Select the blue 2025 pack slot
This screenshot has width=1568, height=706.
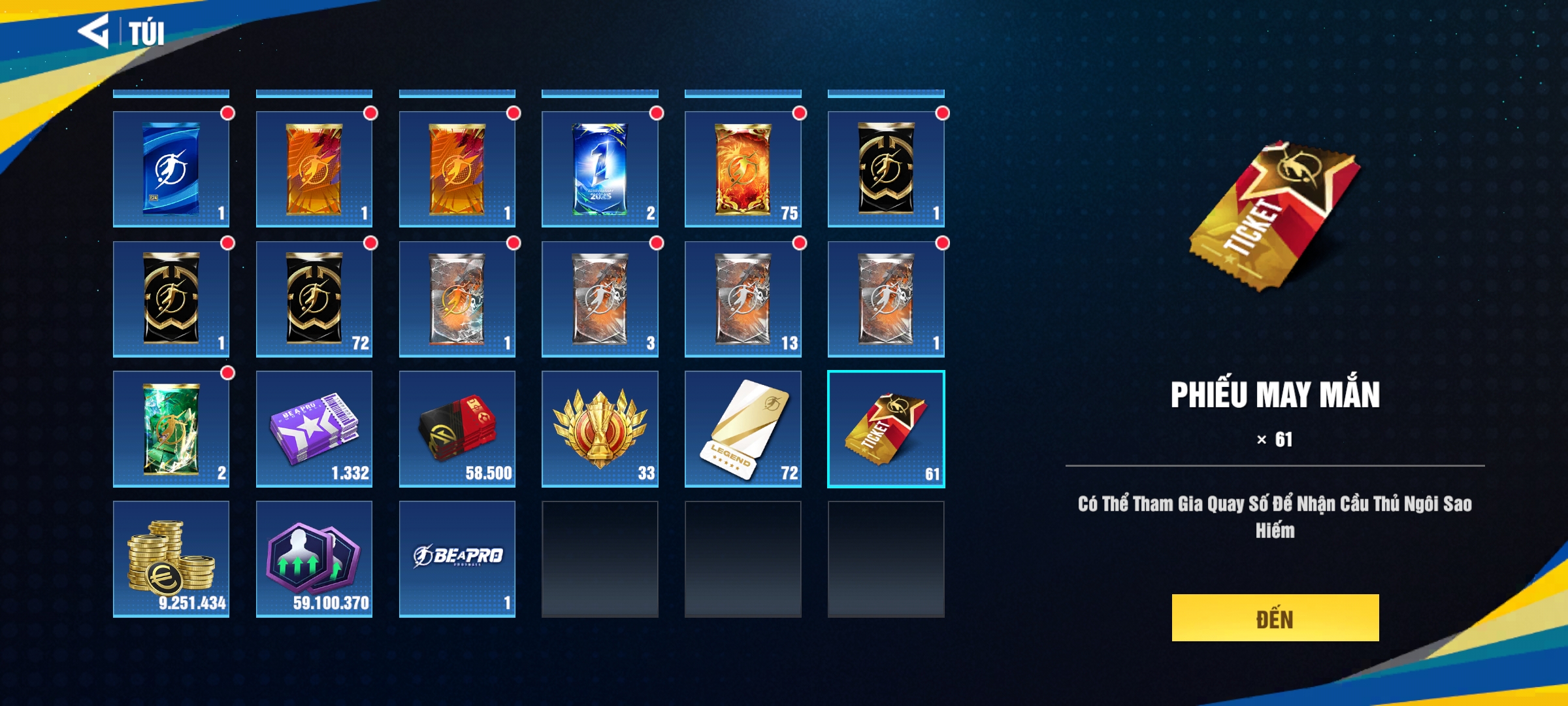(x=600, y=169)
